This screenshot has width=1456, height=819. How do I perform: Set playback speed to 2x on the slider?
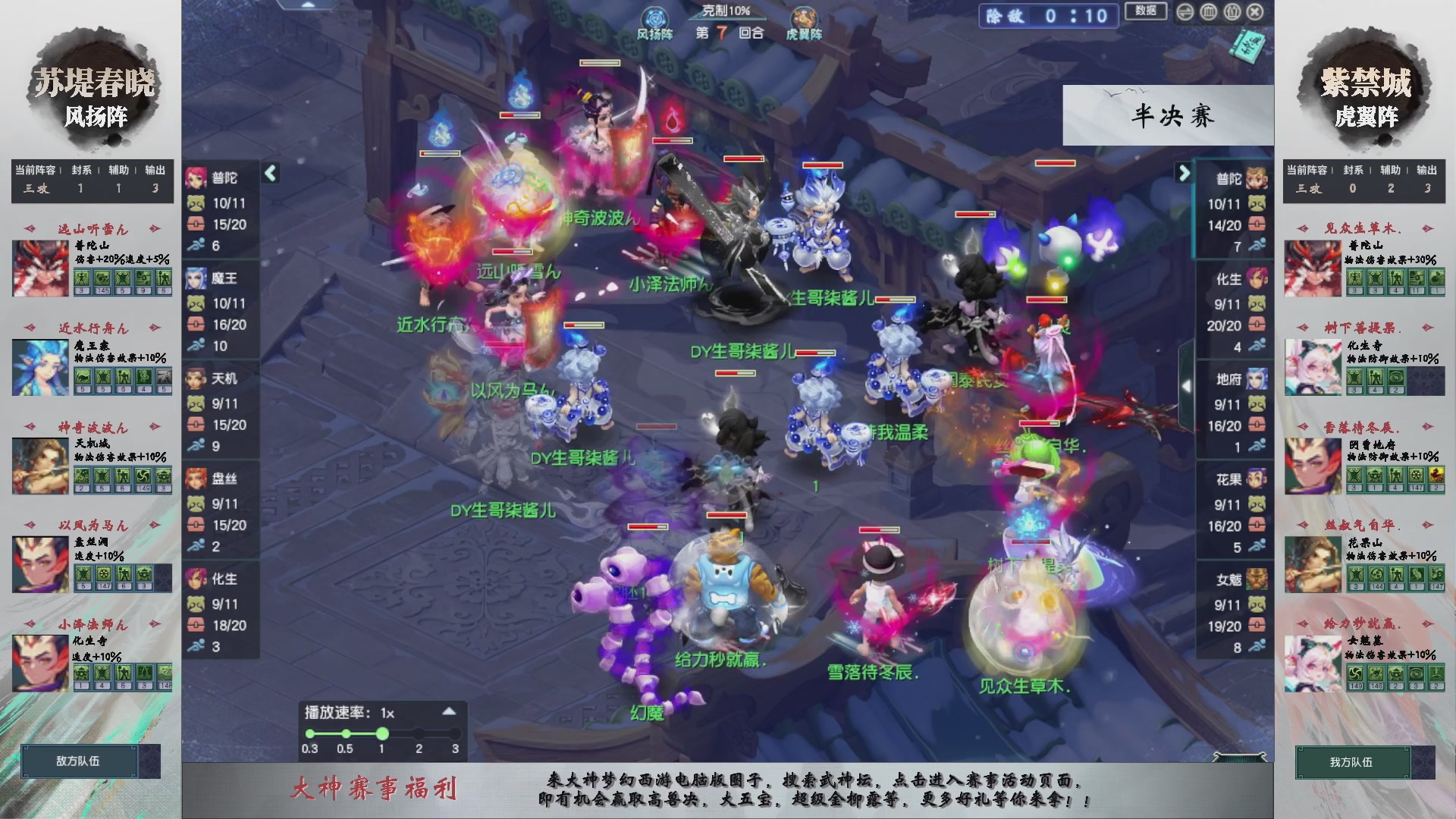tap(418, 733)
